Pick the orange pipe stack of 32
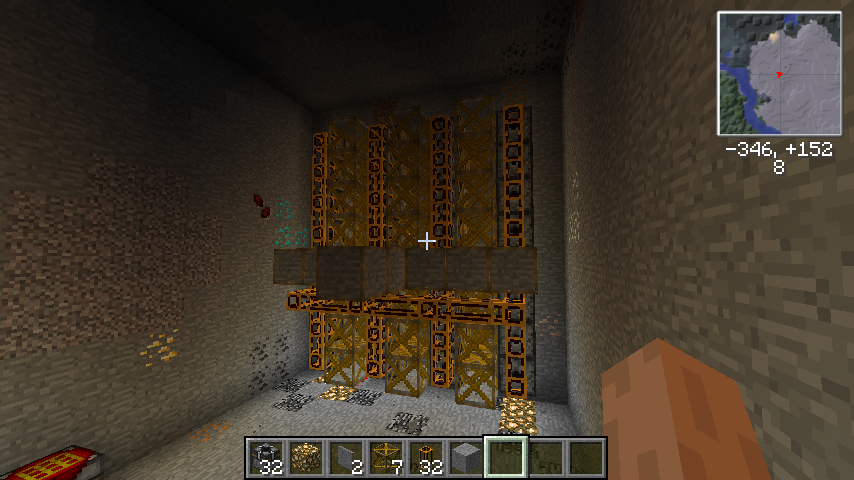The height and width of the screenshot is (480, 854). (426, 457)
